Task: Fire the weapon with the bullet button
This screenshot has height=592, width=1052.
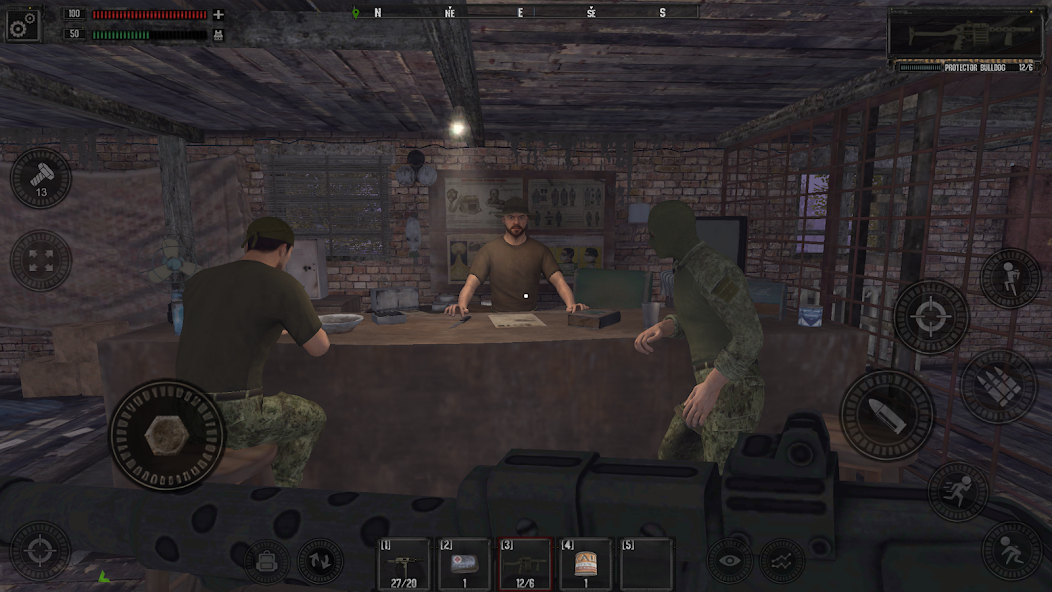Action: tap(886, 416)
